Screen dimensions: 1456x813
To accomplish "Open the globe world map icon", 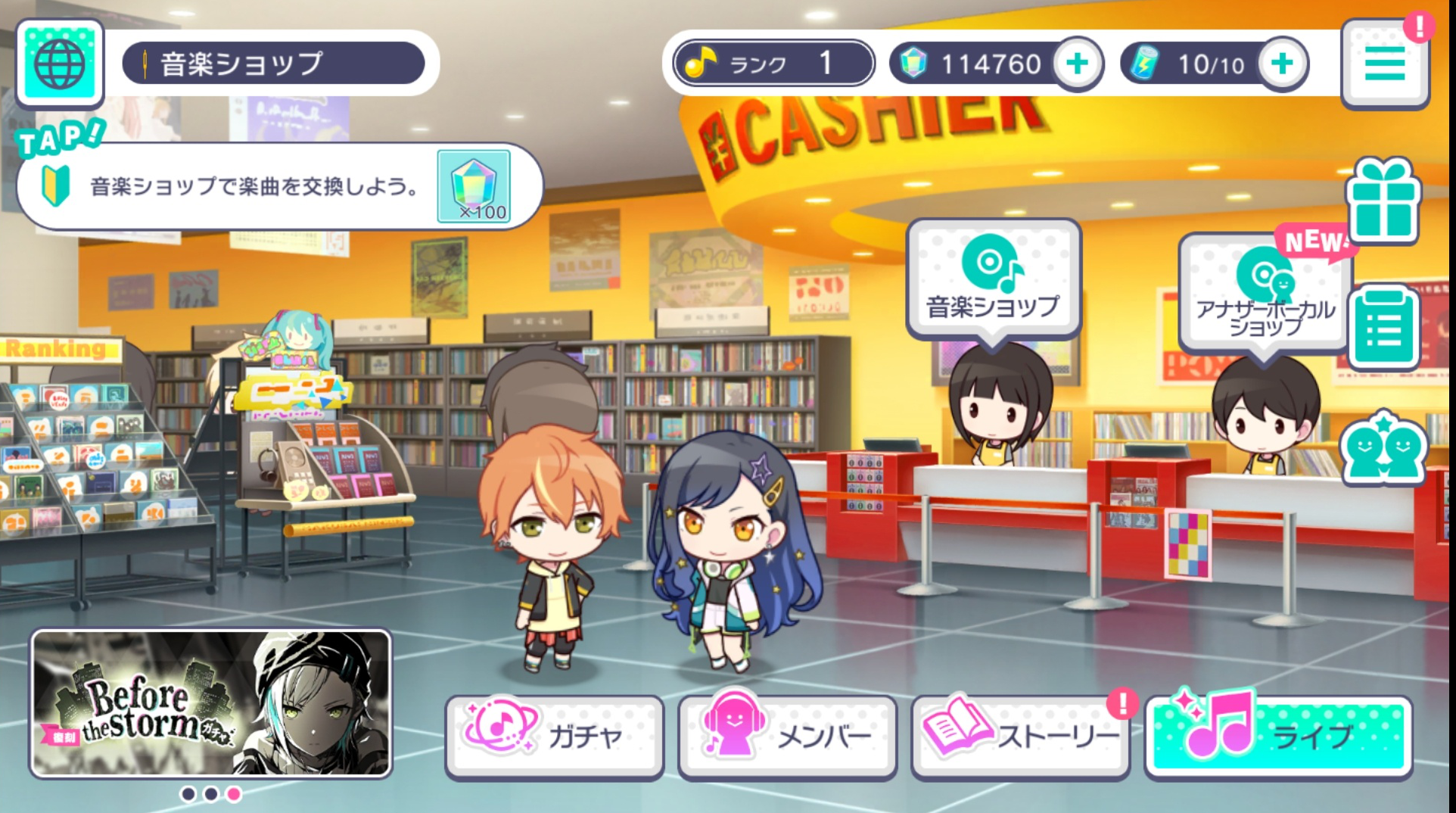I will pyautogui.click(x=59, y=64).
